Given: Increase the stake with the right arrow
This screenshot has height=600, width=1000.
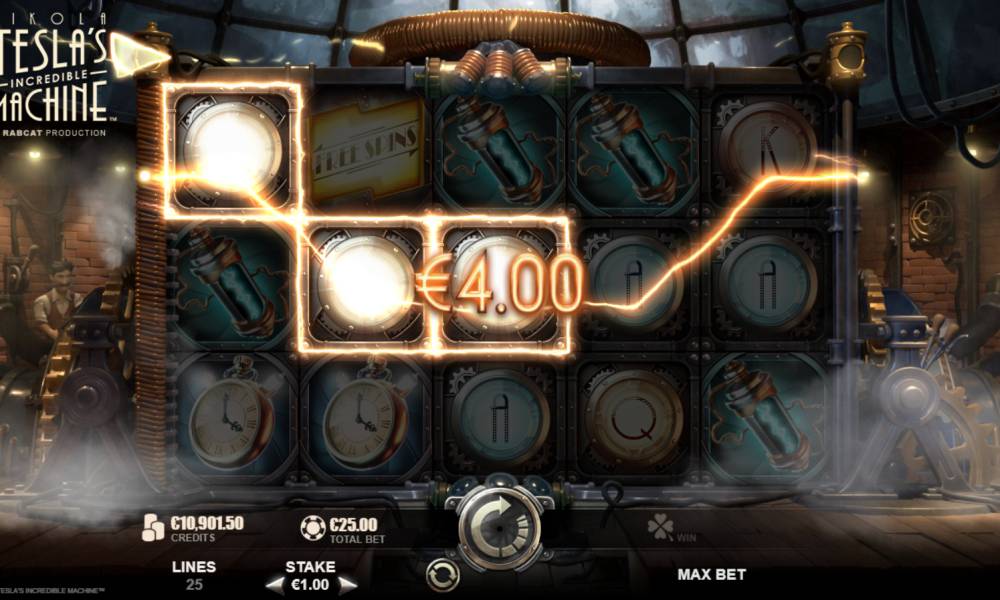Looking at the screenshot, I should [347, 584].
